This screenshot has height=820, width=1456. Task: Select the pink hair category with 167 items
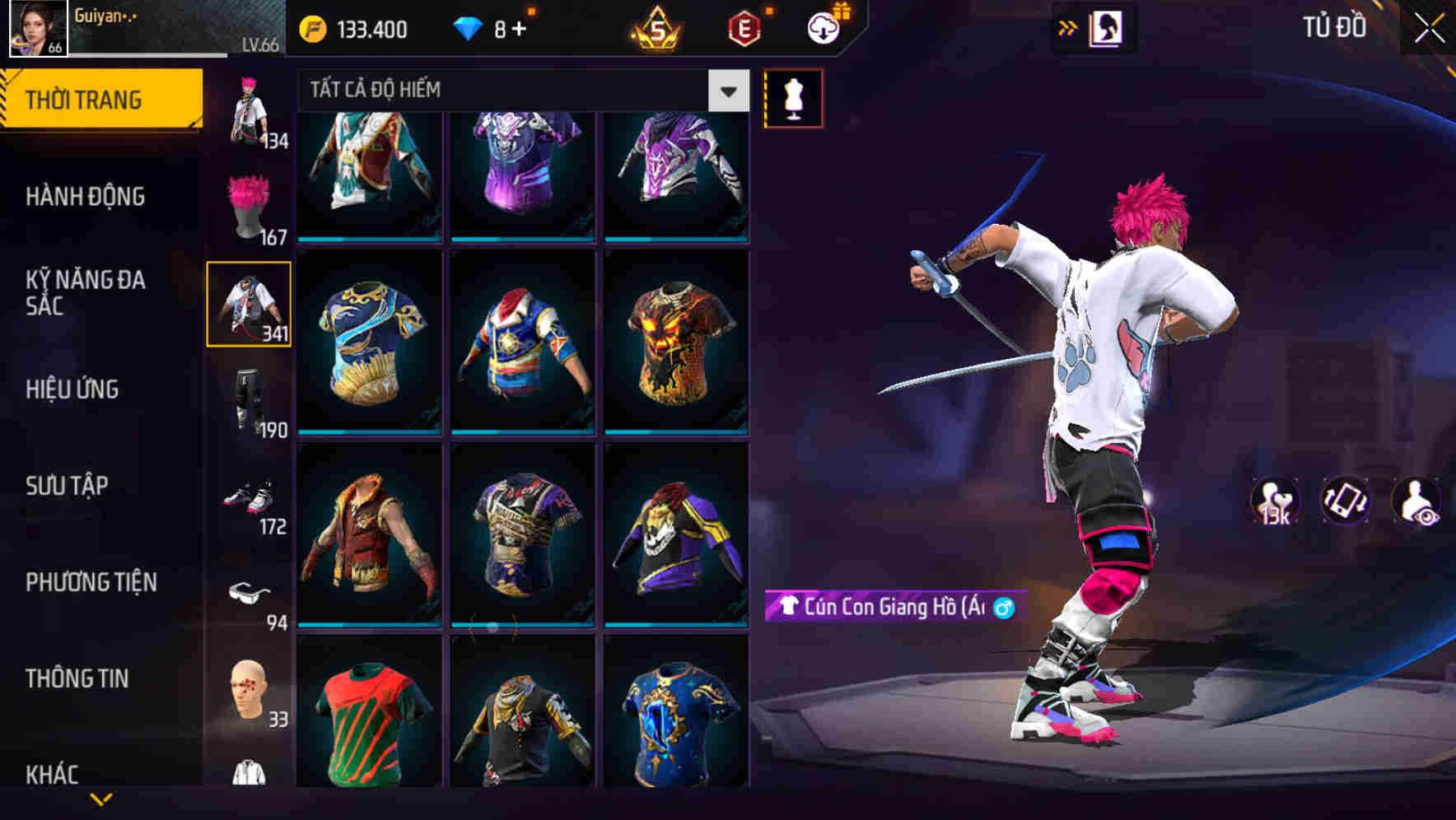tap(246, 206)
